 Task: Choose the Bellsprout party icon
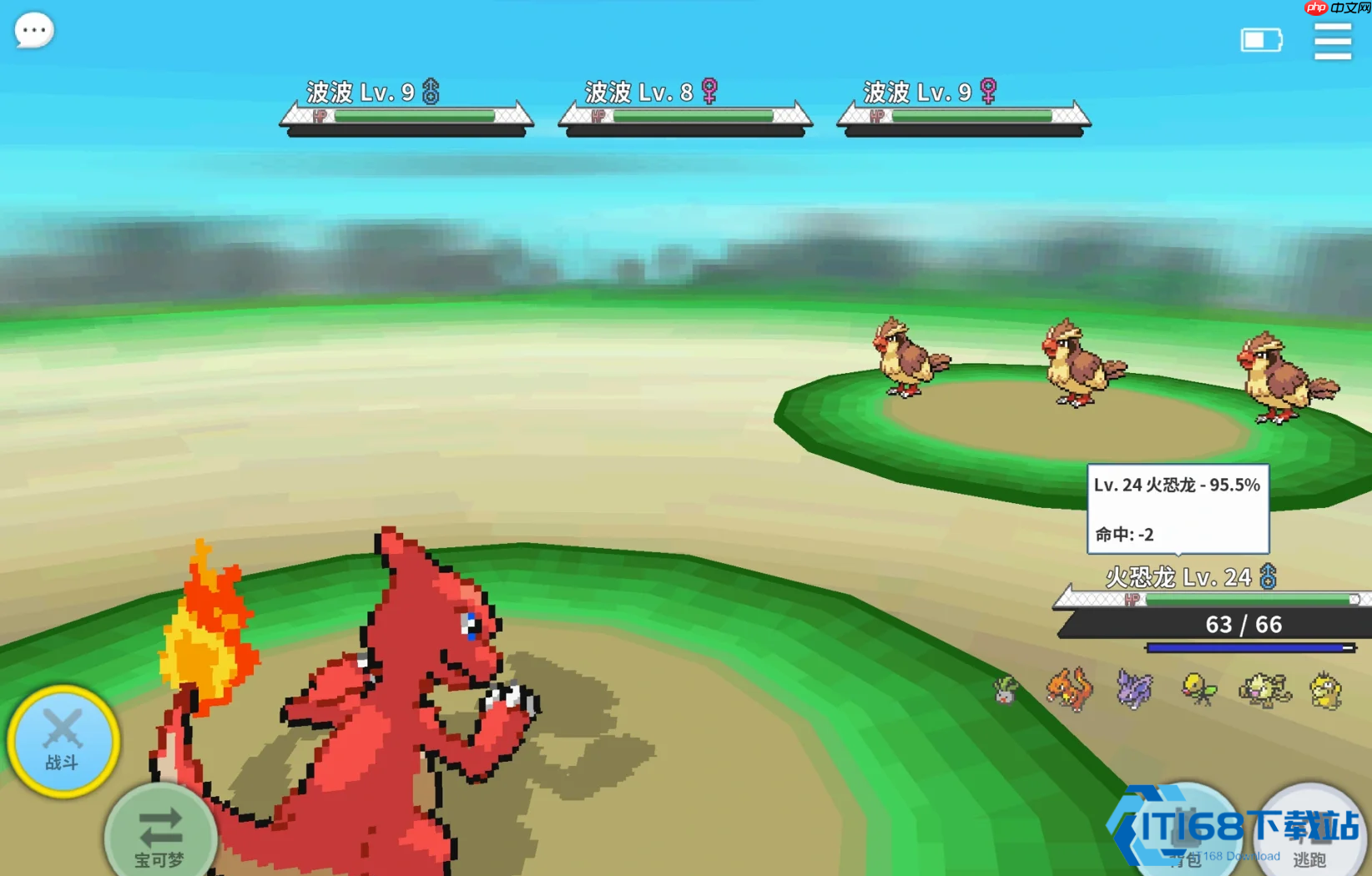coord(1198,689)
